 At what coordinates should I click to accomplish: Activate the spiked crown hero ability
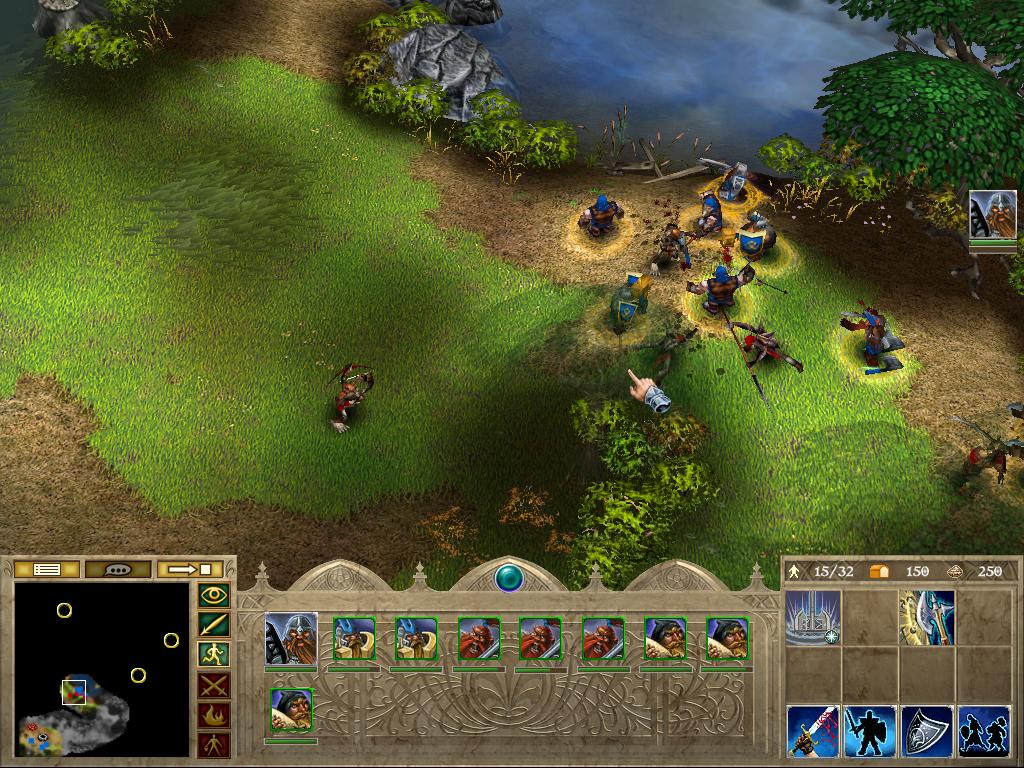(x=812, y=616)
